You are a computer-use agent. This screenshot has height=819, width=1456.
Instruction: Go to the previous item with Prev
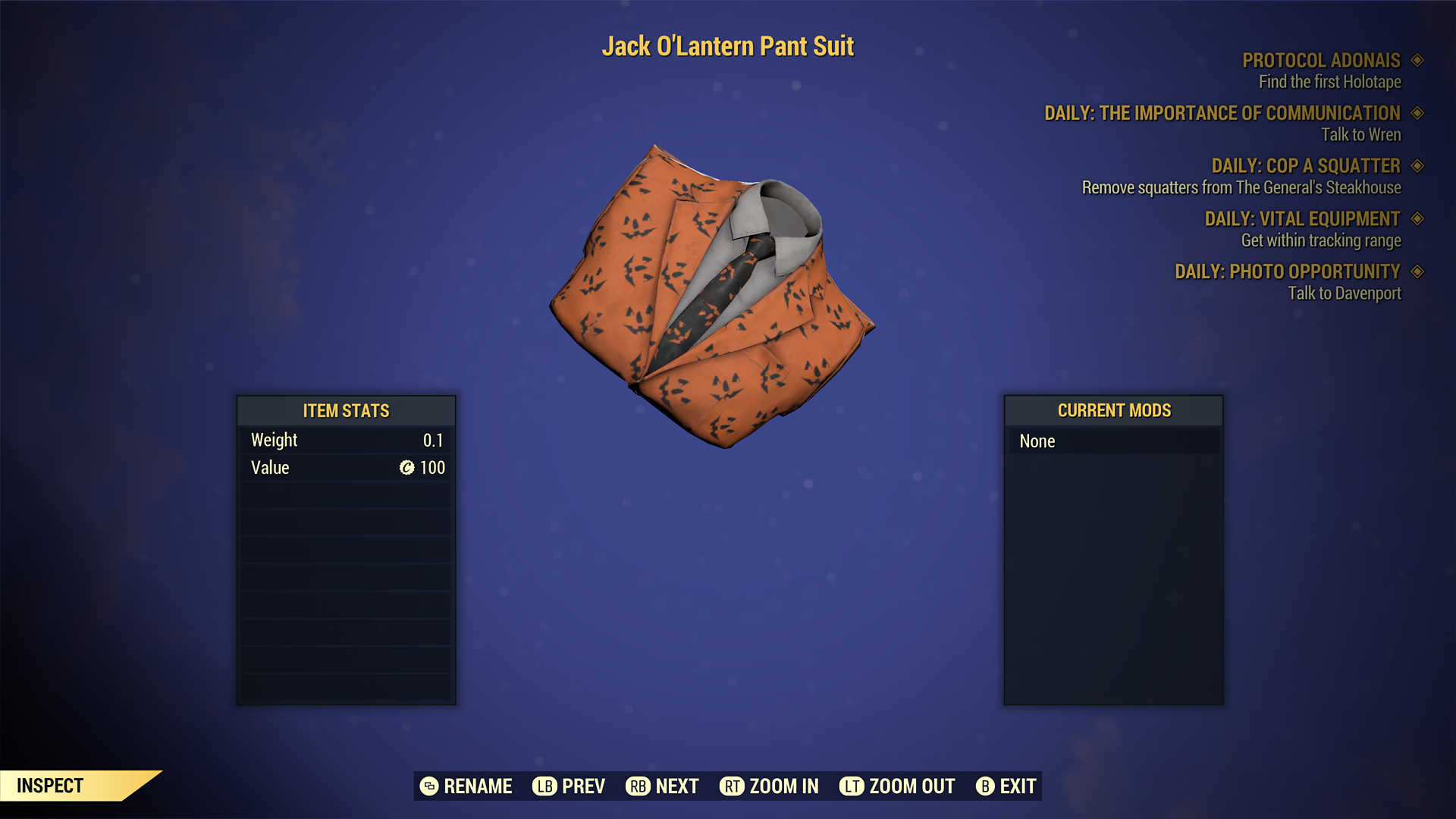click(x=569, y=786)
